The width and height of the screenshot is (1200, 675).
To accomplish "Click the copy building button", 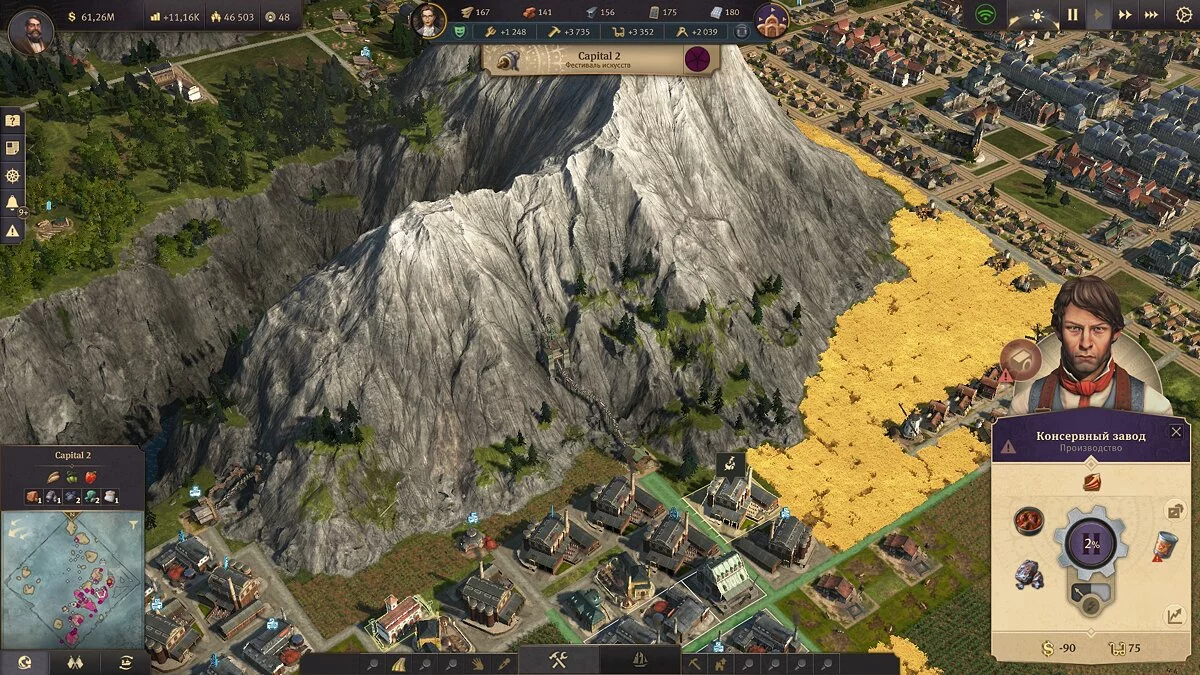I will pyautogui.click(x=1176, y=511).
